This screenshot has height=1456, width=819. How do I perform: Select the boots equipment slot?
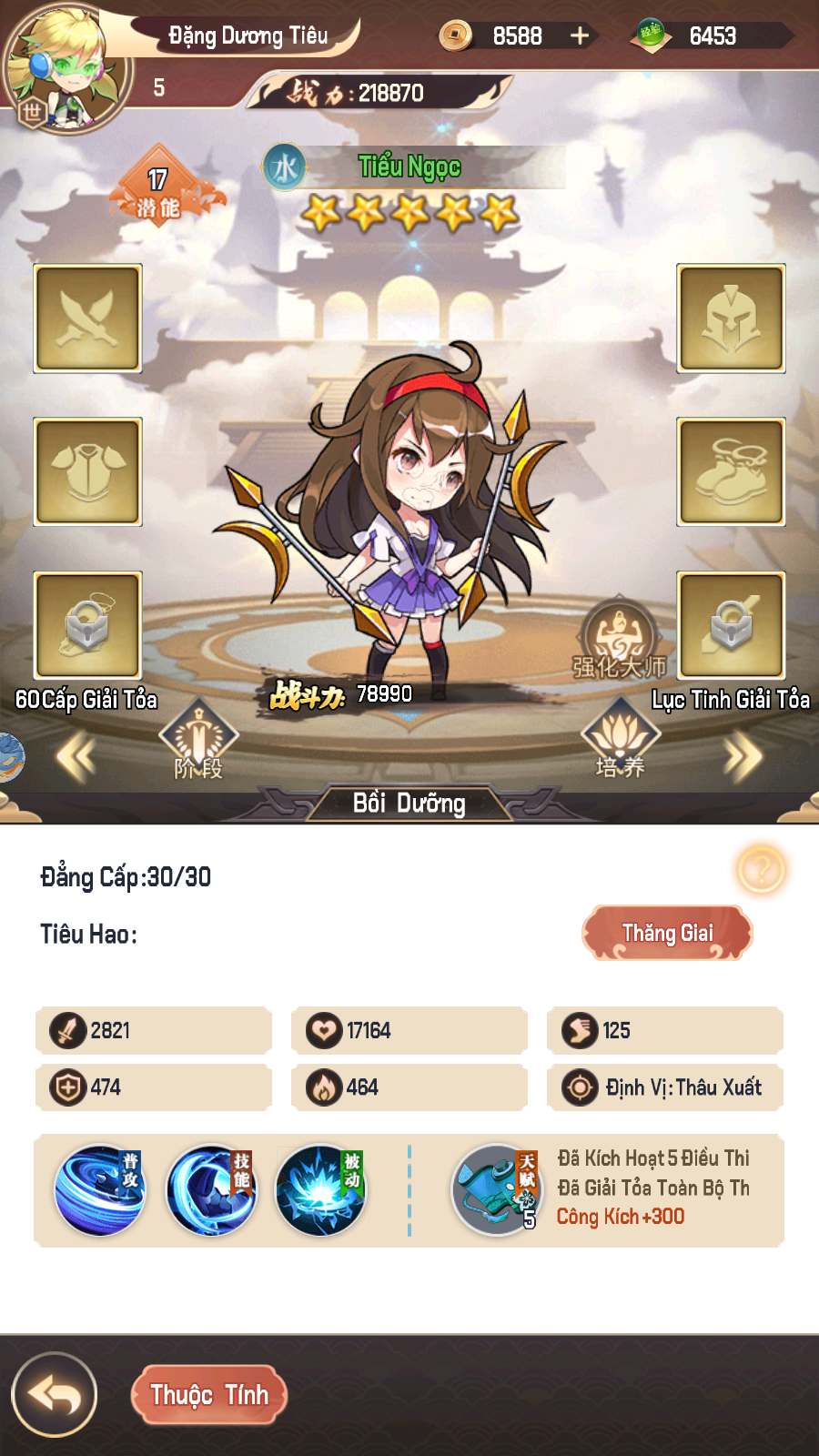click(x=731, y=471)
